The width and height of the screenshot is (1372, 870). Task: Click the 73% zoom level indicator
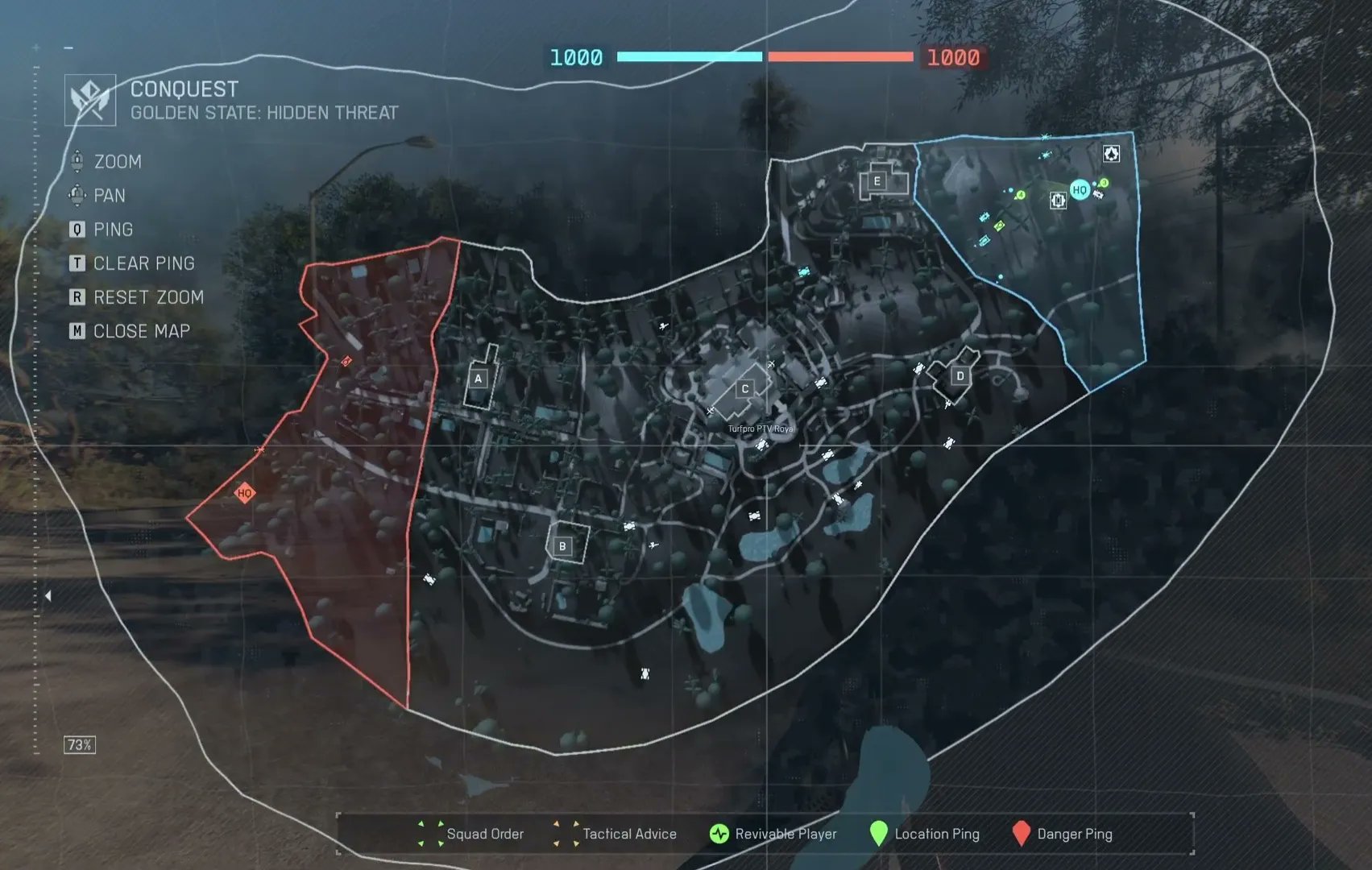pos(80,744)
